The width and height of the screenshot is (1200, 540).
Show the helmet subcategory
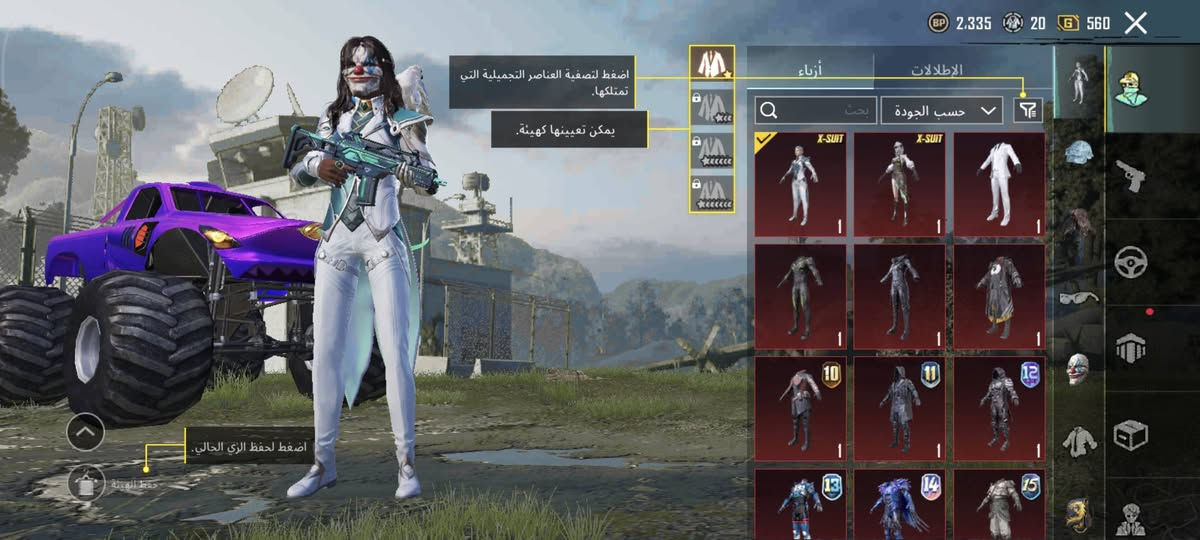pyautogui.click(x=1079, y=152)
